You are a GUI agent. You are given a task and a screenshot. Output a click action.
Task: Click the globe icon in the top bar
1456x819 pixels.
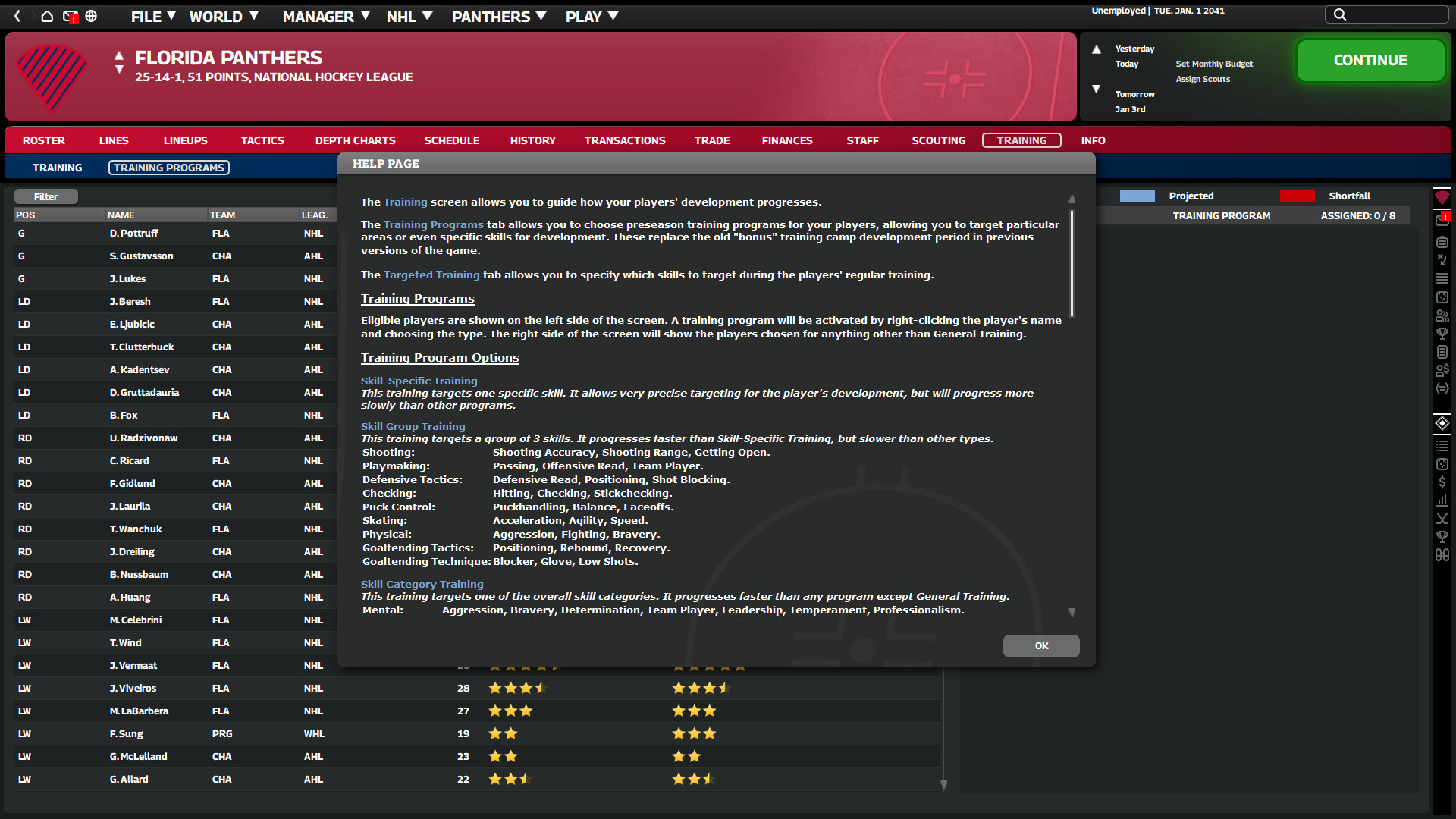tap(91, 16)
